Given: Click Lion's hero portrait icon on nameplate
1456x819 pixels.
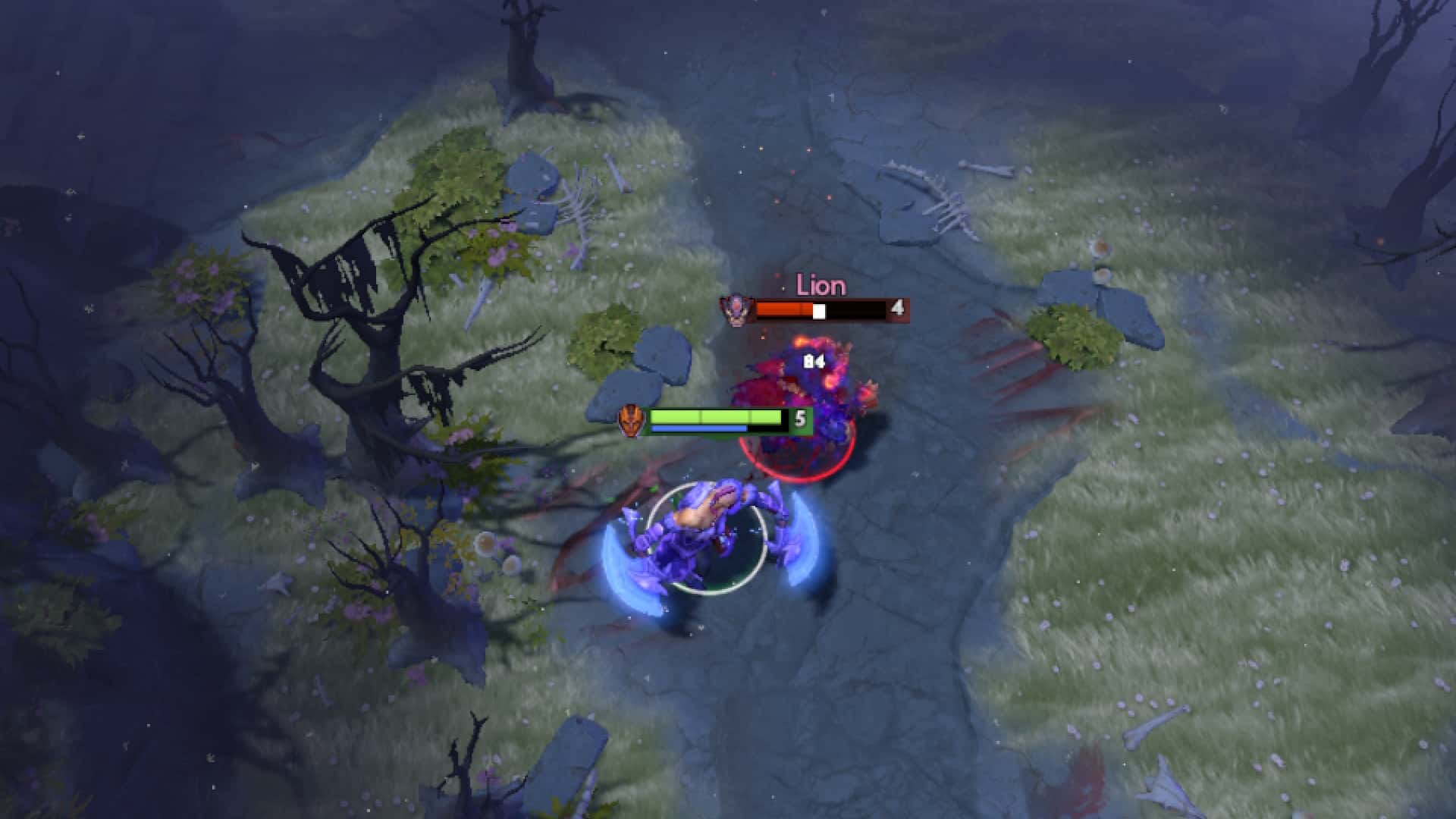Looking at the screenshot, I should (x=738, y=309).
